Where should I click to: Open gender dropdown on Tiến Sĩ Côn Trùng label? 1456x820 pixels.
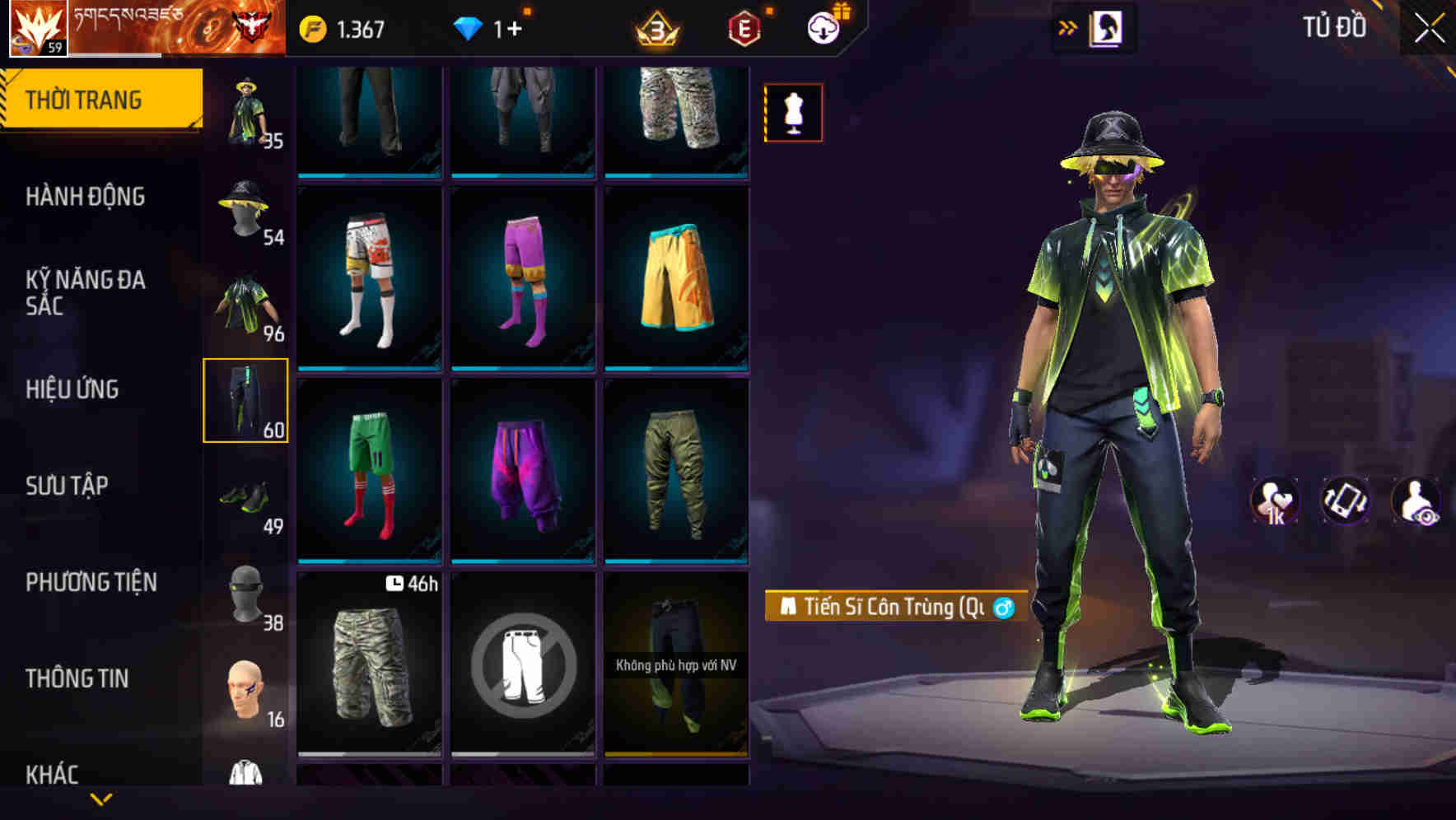pyautogui.click(x=1003, y=608)
